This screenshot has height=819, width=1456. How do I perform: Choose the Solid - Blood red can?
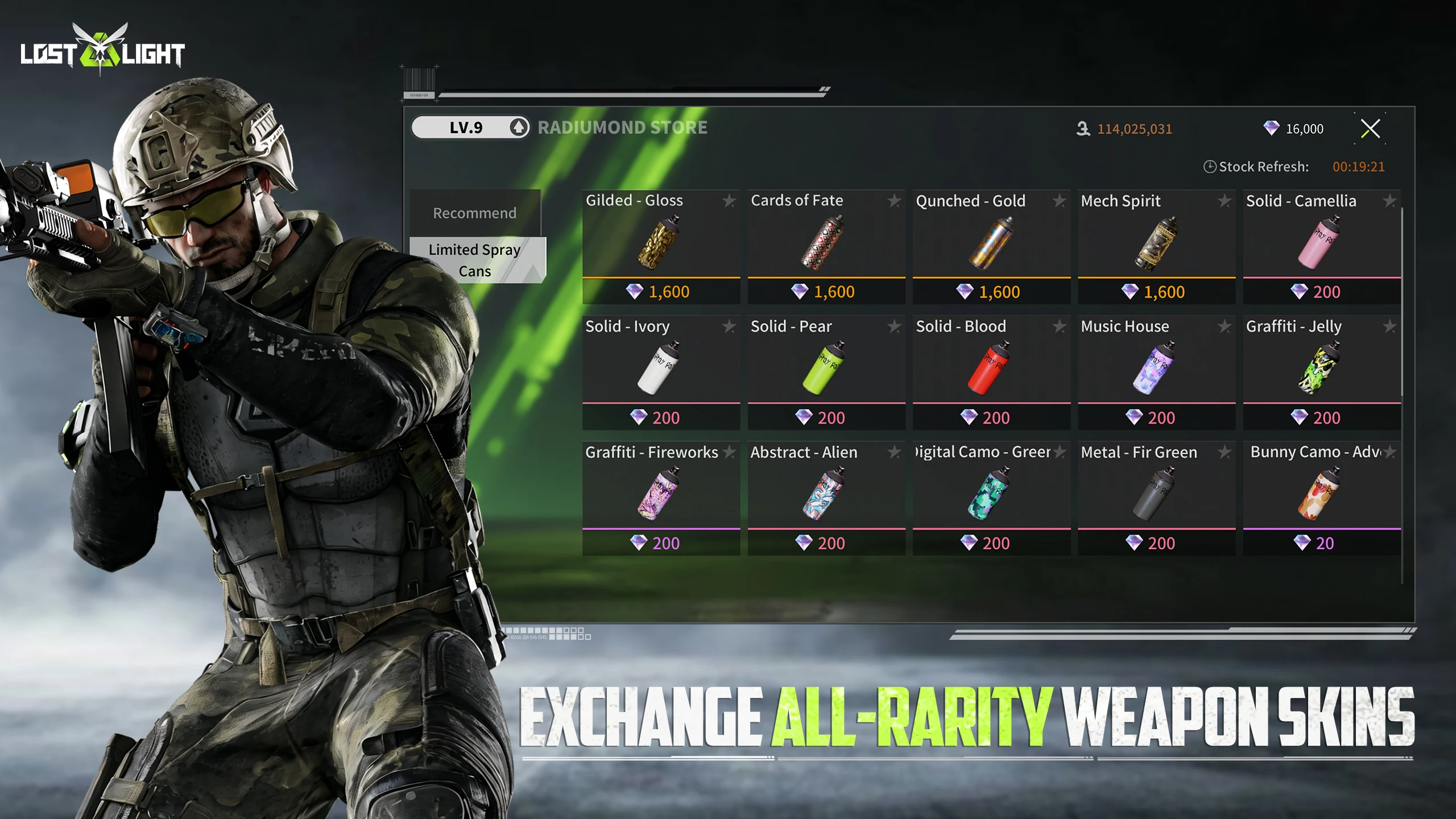[x=990, y=369]
